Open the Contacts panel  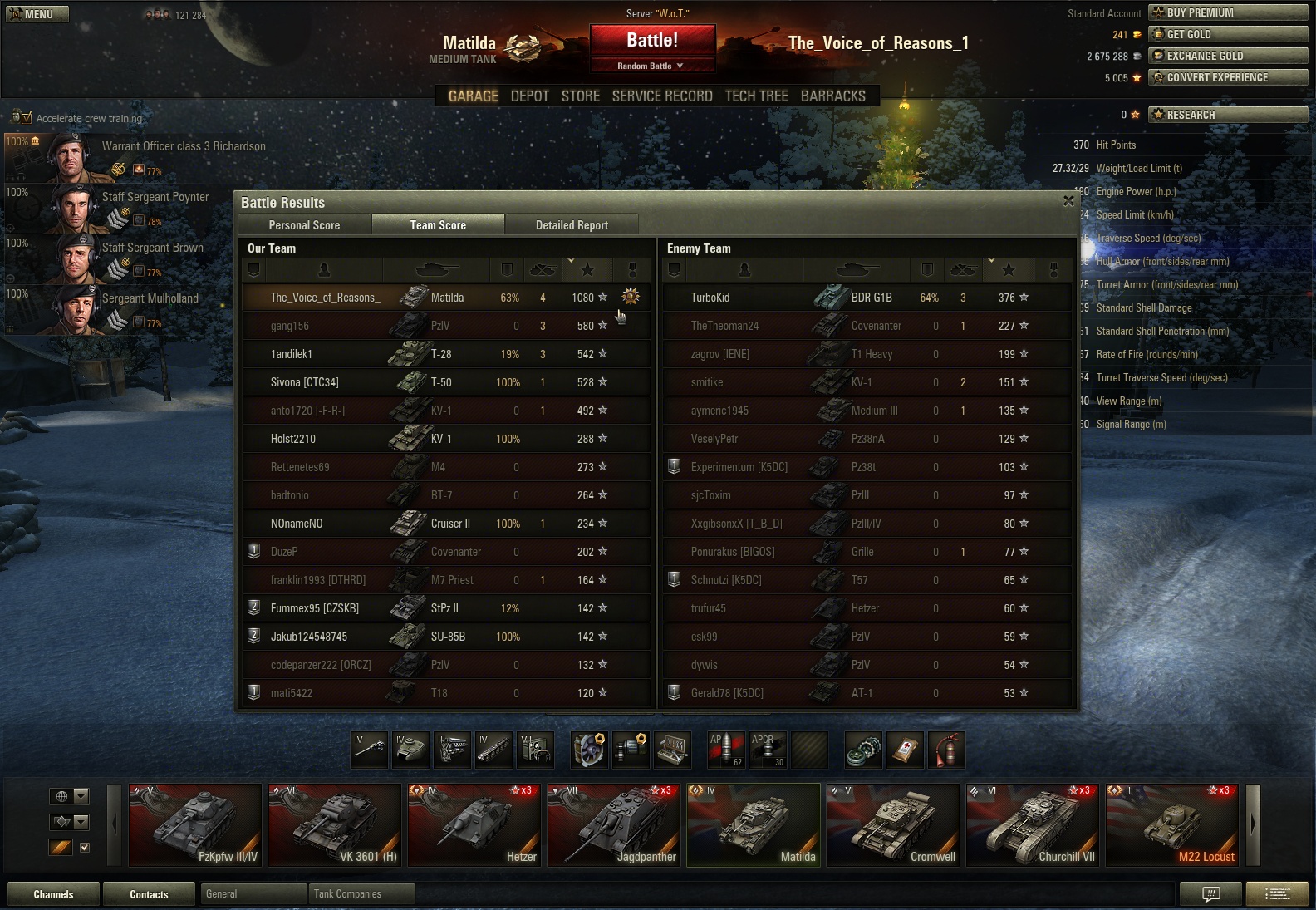pyautogui.click(x=149, y=894)
